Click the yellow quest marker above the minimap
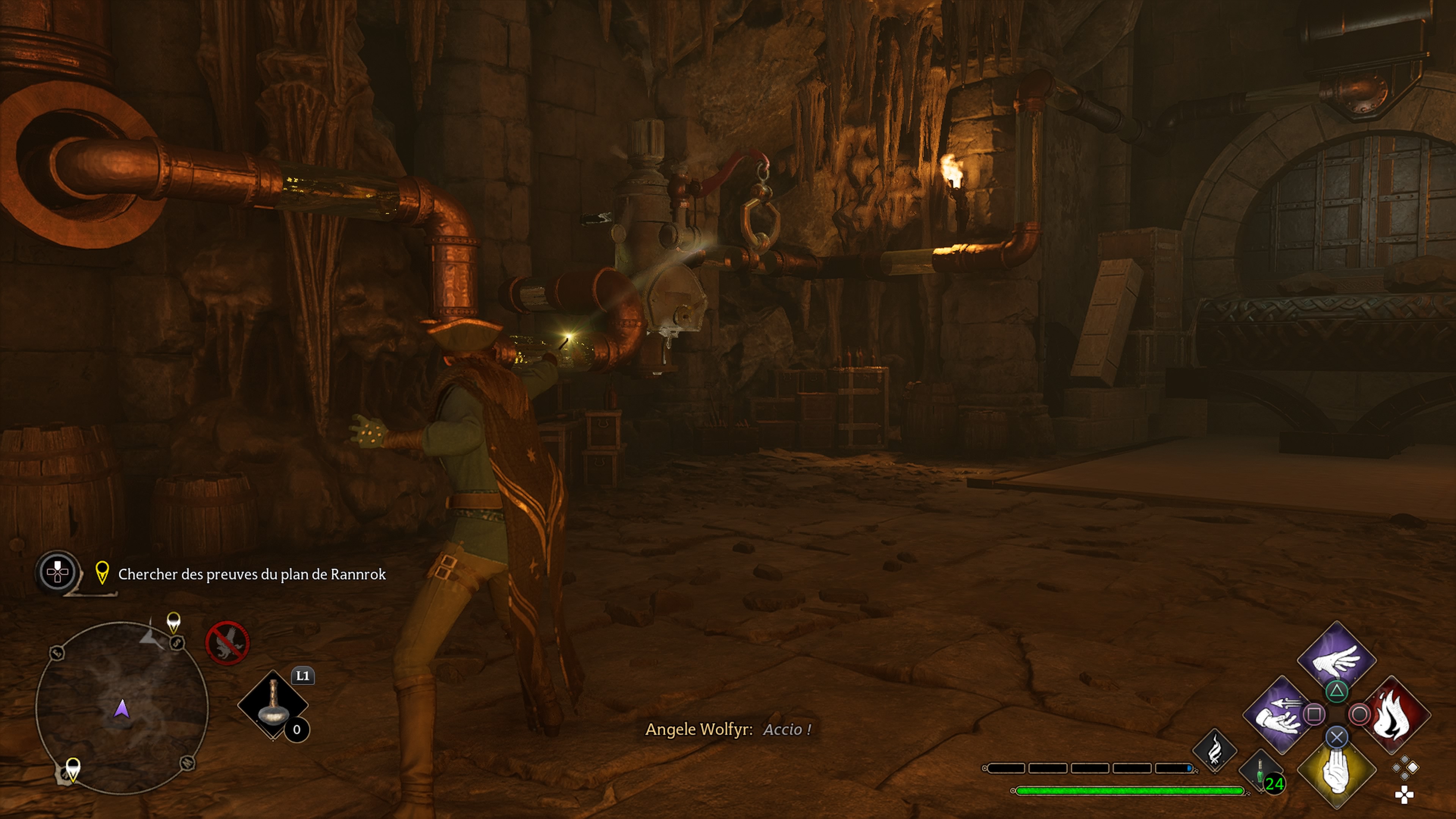Screen dimensions: 1456x819 (x=174, y=622)
